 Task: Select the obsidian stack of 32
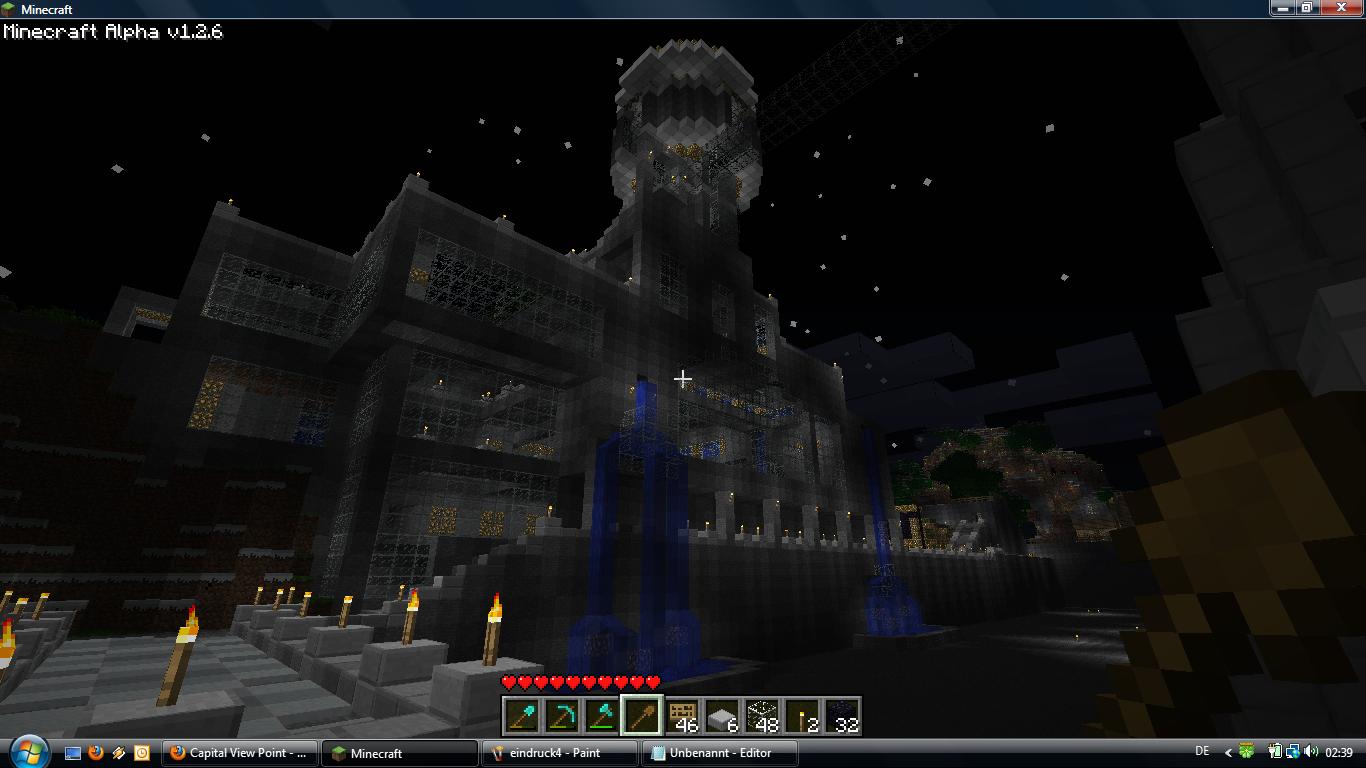pyautogui.click(x=841, y=716)
